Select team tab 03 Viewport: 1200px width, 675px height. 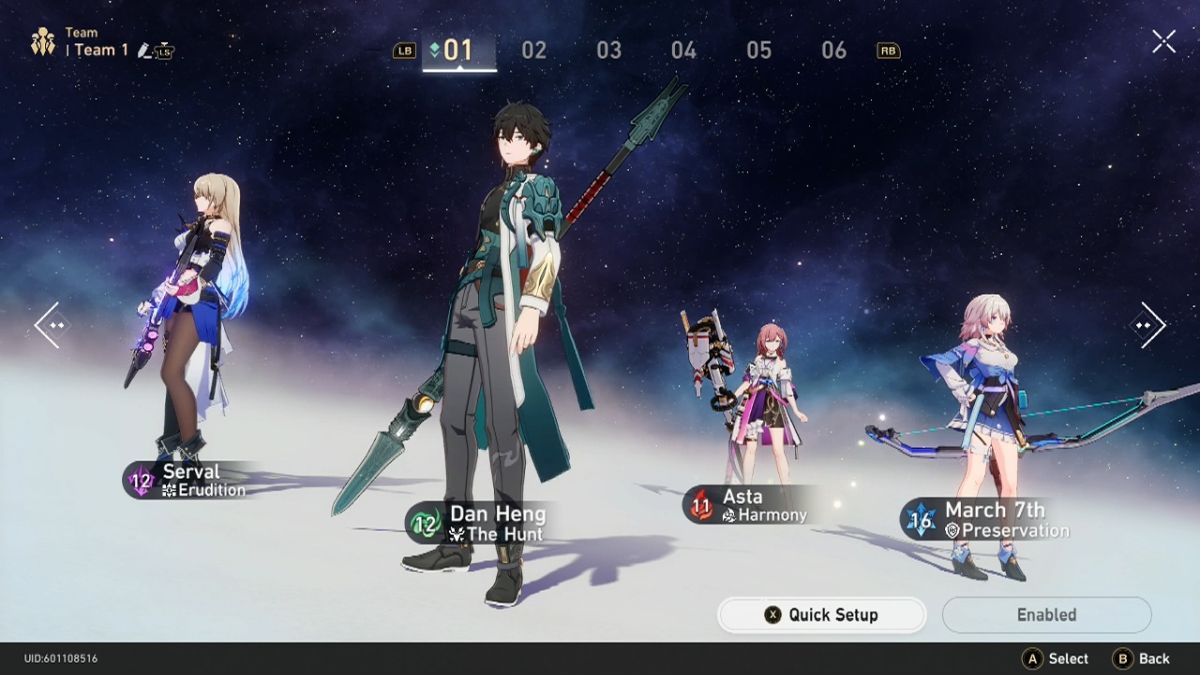coord(609,50)
